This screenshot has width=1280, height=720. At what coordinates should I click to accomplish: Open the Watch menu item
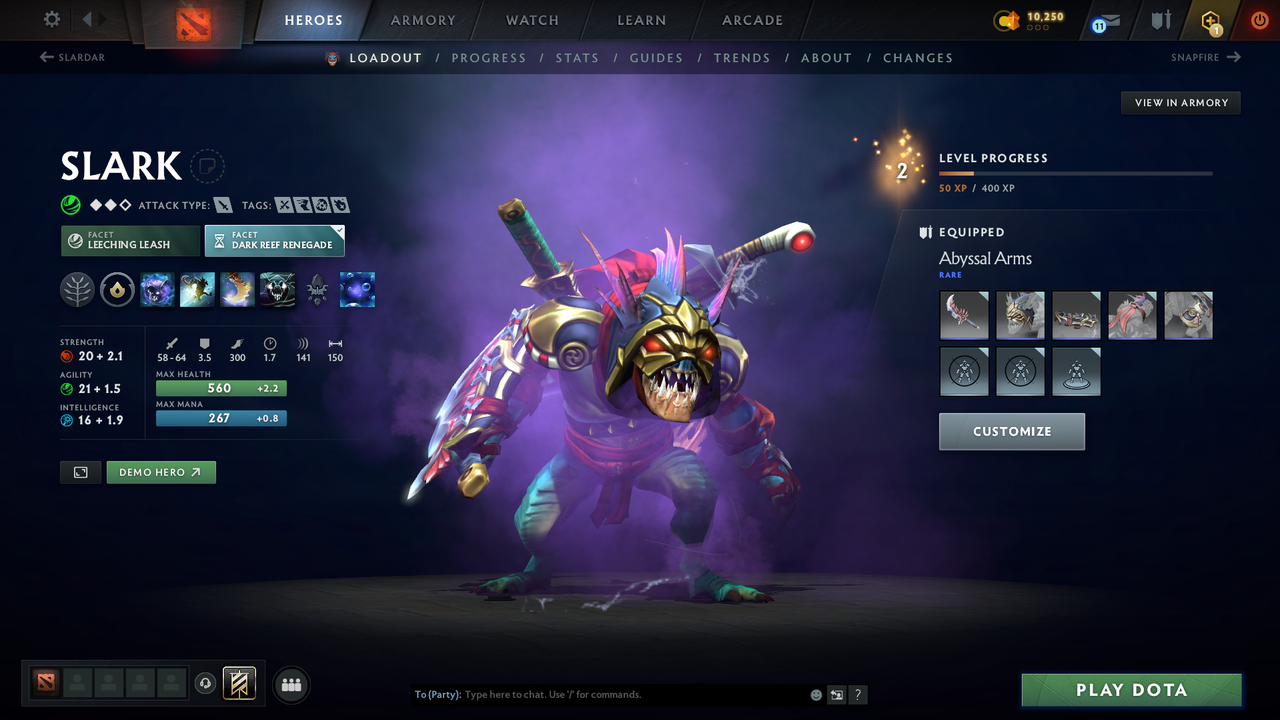(x=531, y=20)
